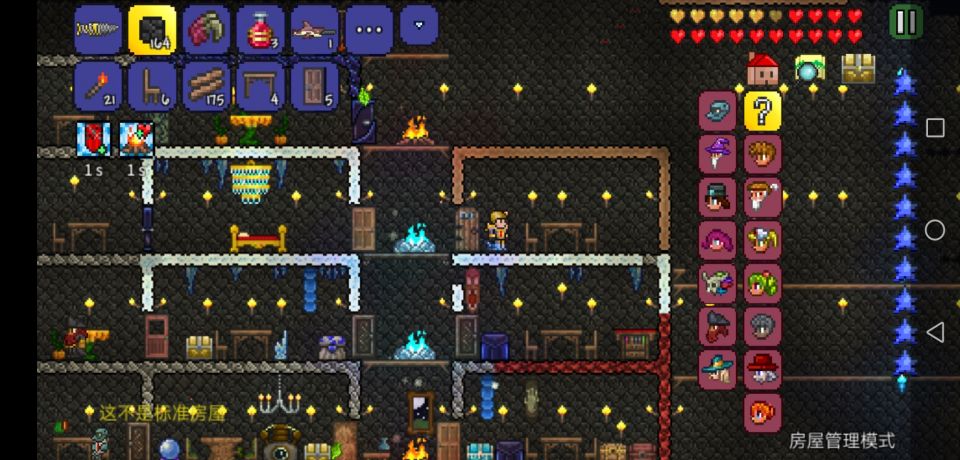Tap the Android back triangle button
This screenshot has height=460, width=960.
click(934, 332)
